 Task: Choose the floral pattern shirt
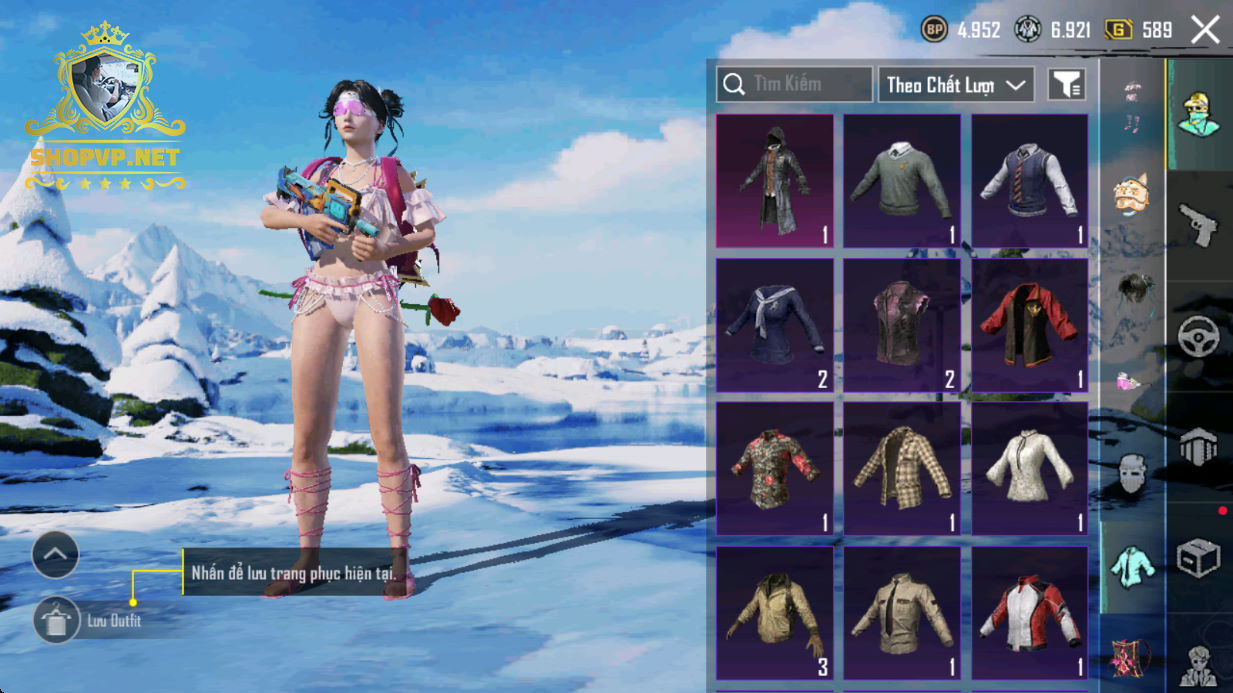click(x=775, y=469)
